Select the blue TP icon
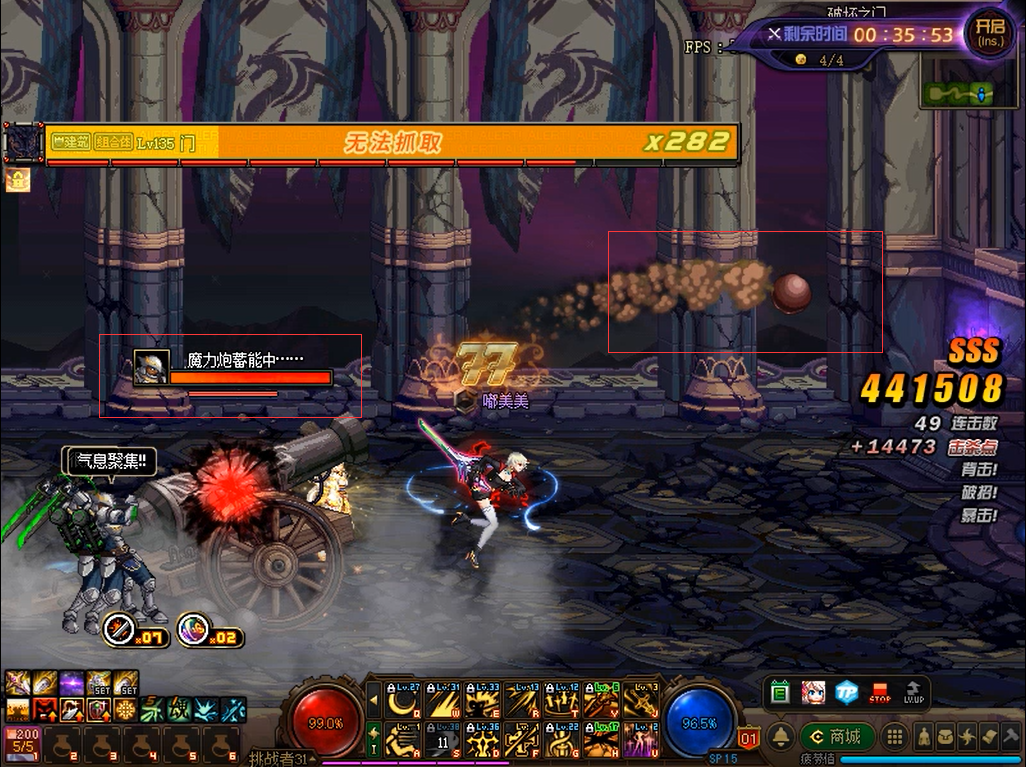Image resolution: width=1026 pixels, height=767 pixels. click(847, 692)
